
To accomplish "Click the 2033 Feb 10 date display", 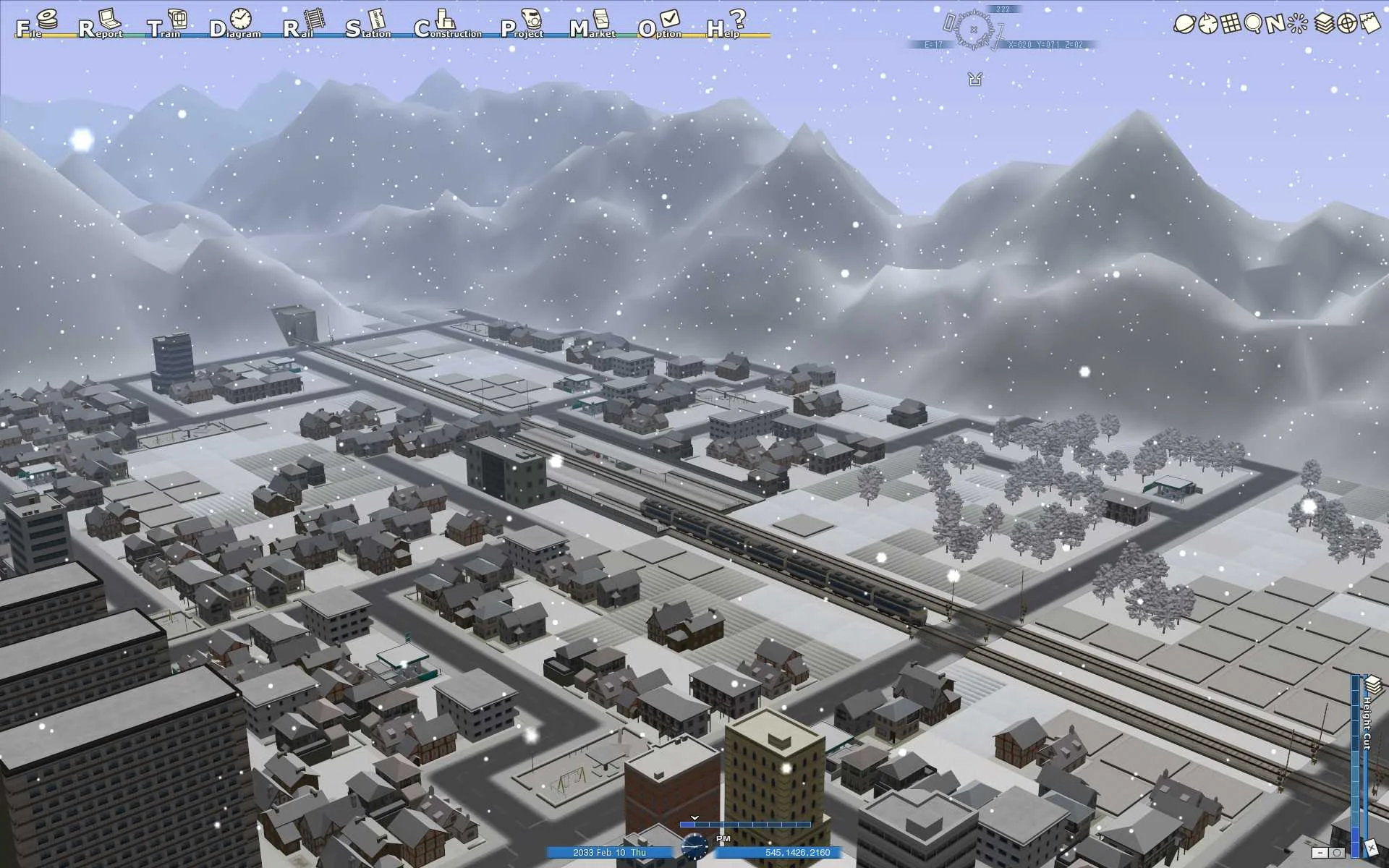I will pyautogui.click(x=611, y=853).
